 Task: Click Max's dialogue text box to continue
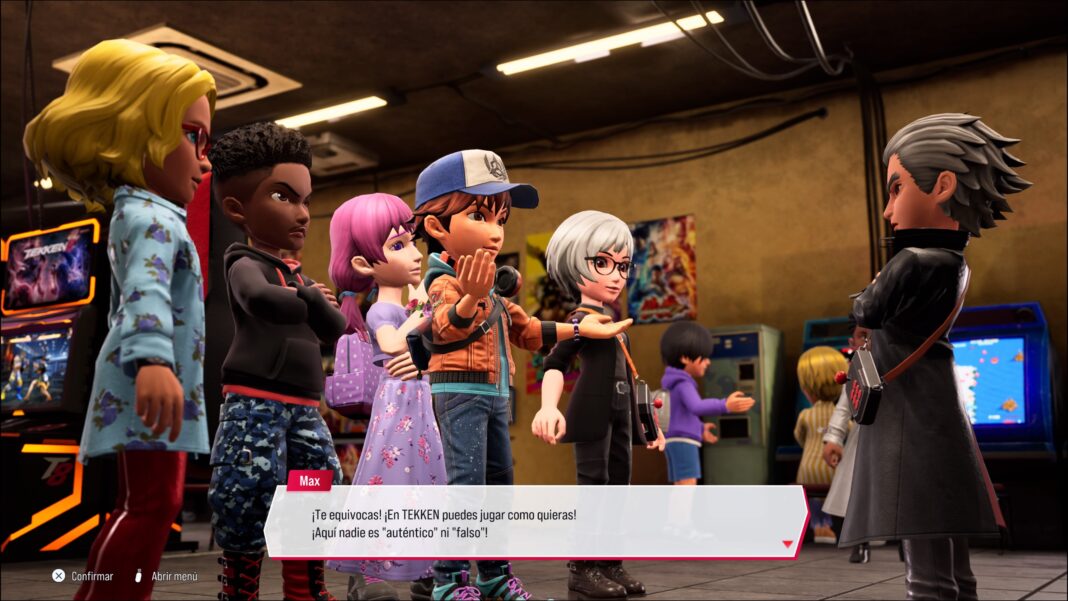(535, 522)
